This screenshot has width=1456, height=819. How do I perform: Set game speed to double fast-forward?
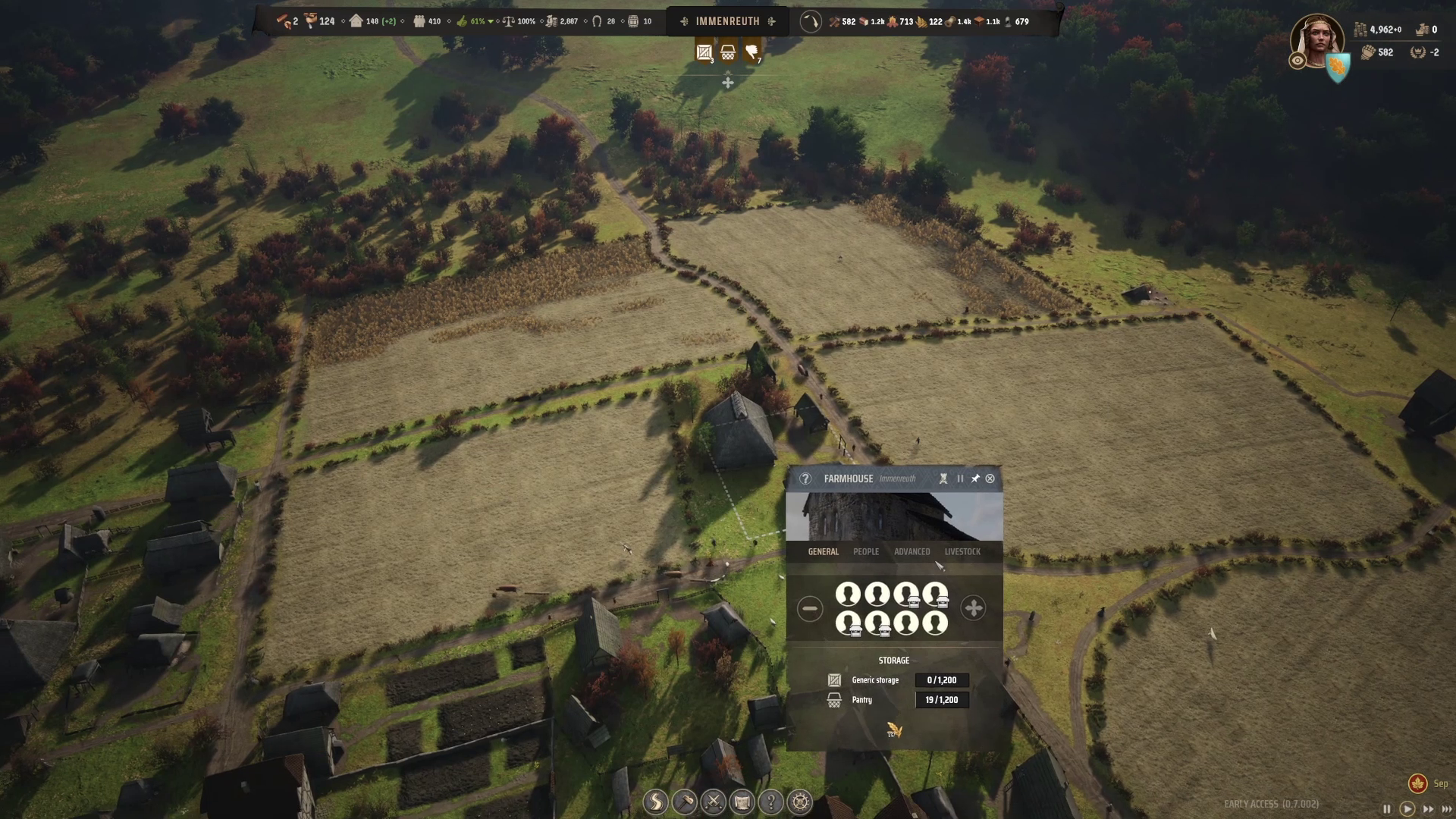click(1428, 809)
